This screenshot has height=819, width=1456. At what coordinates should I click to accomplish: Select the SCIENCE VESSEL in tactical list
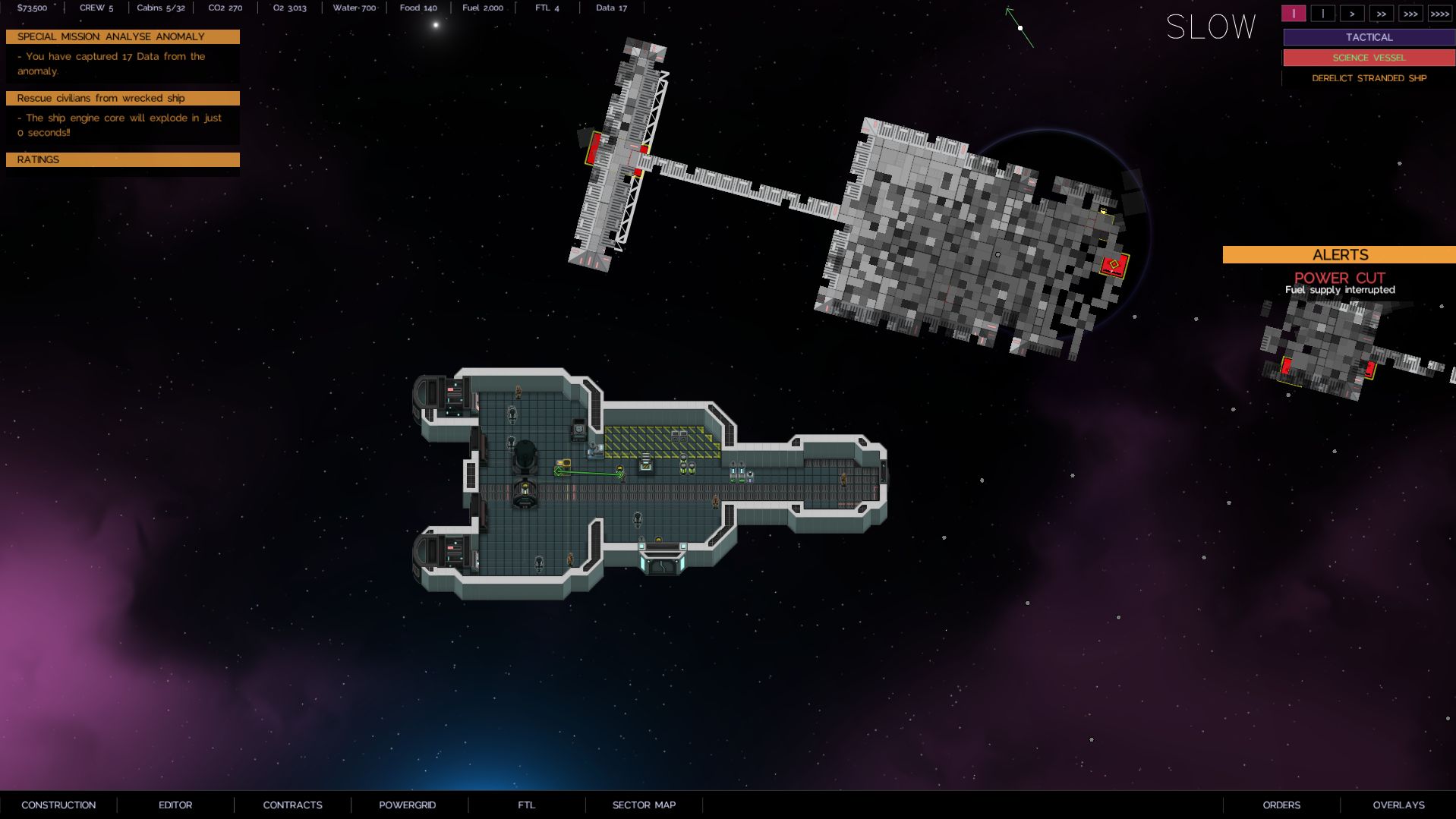1369,57
